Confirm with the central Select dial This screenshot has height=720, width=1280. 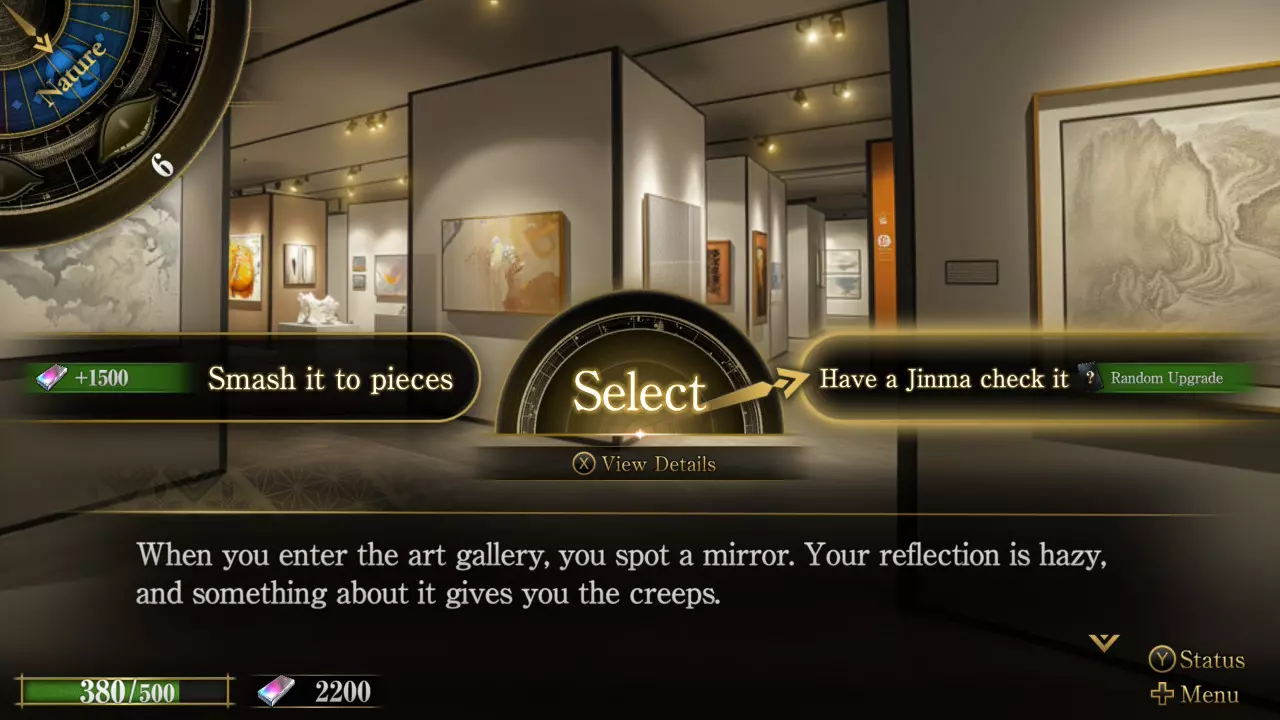639,388
